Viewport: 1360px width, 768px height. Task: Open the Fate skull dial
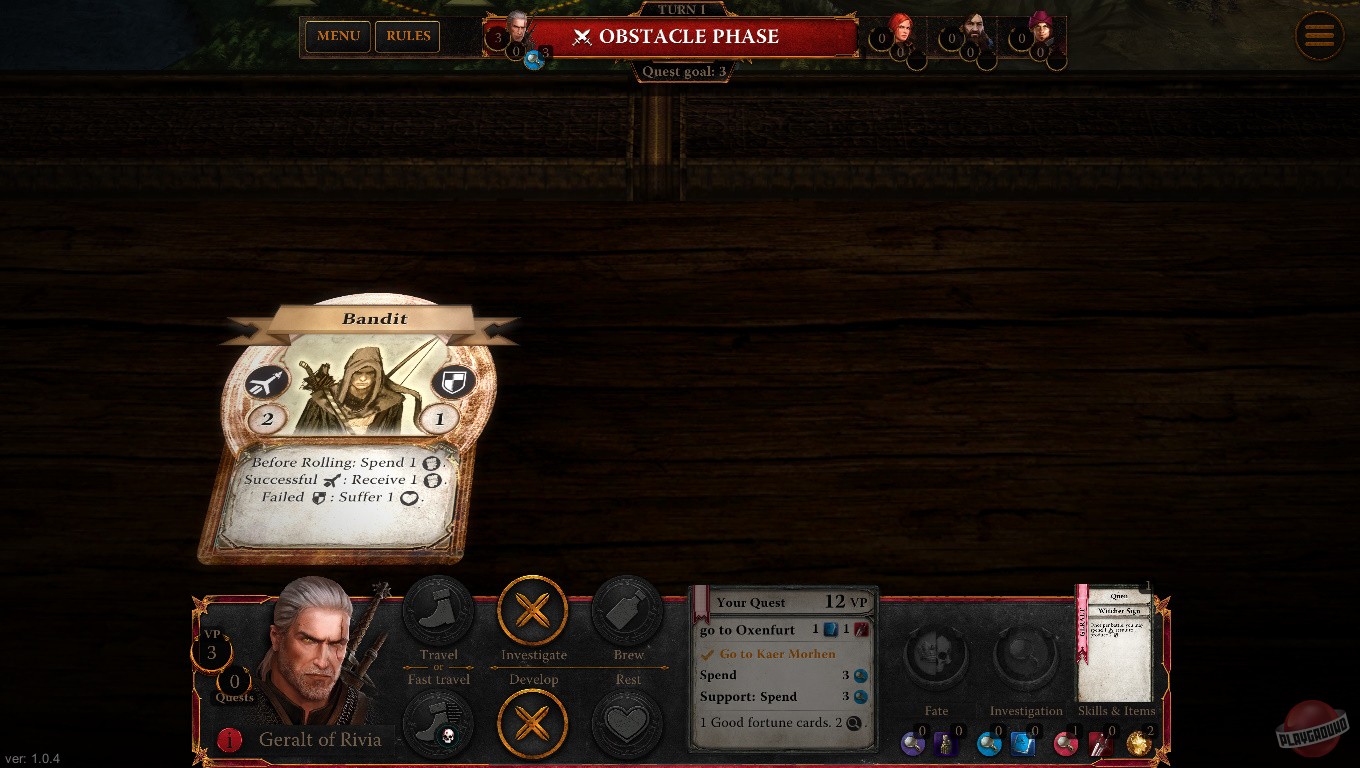coord(936,657)
